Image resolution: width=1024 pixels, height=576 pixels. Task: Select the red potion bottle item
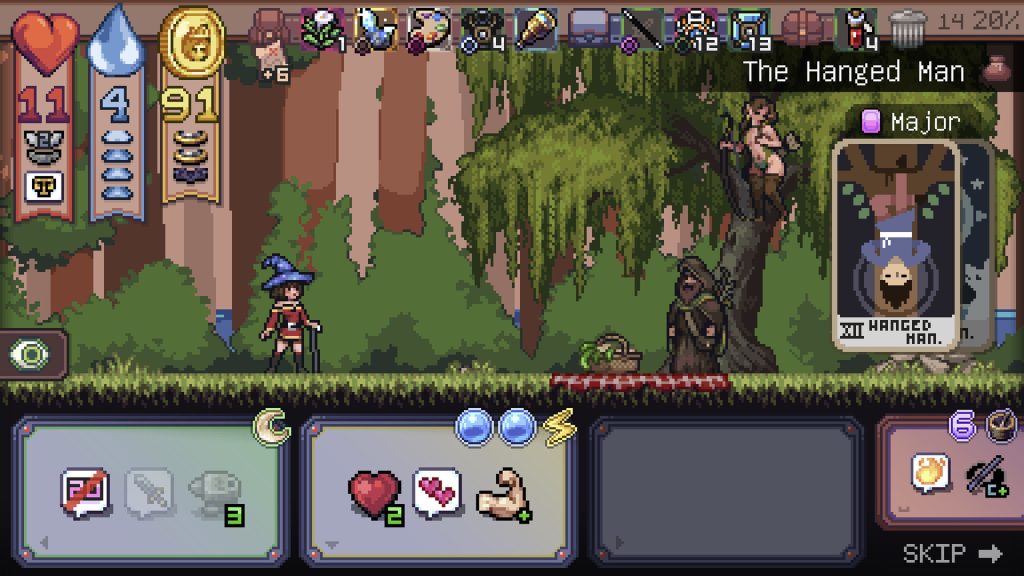[x=857, y=28]
